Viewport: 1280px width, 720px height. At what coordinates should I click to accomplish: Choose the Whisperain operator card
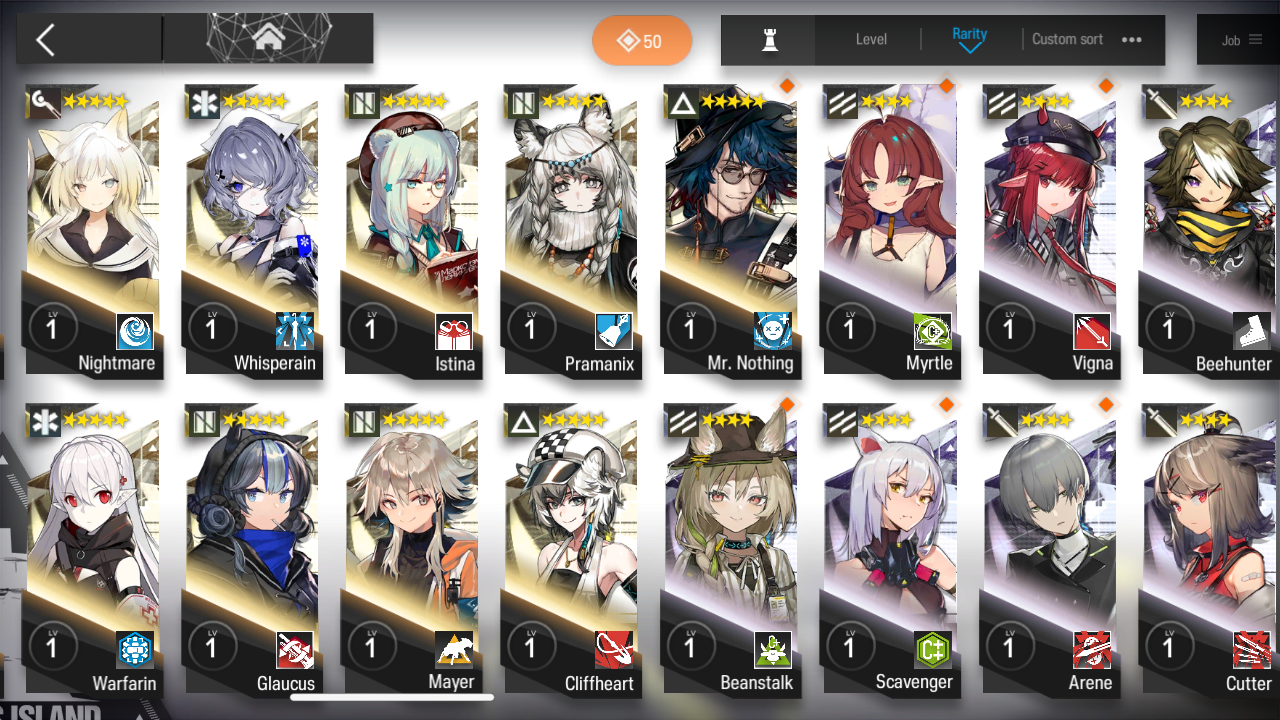pos(252,230)
